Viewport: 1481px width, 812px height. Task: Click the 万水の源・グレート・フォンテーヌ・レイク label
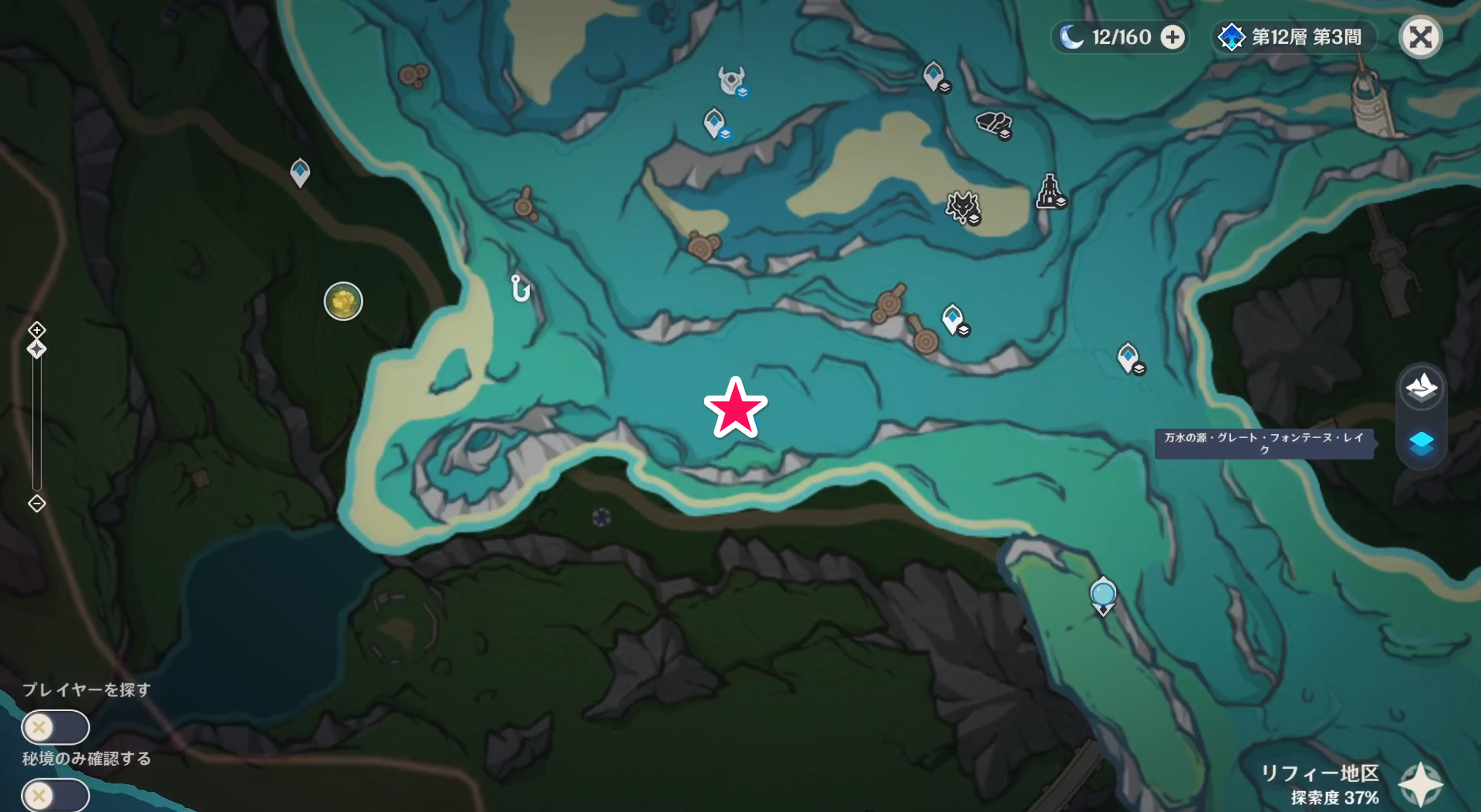[1263, 445]
